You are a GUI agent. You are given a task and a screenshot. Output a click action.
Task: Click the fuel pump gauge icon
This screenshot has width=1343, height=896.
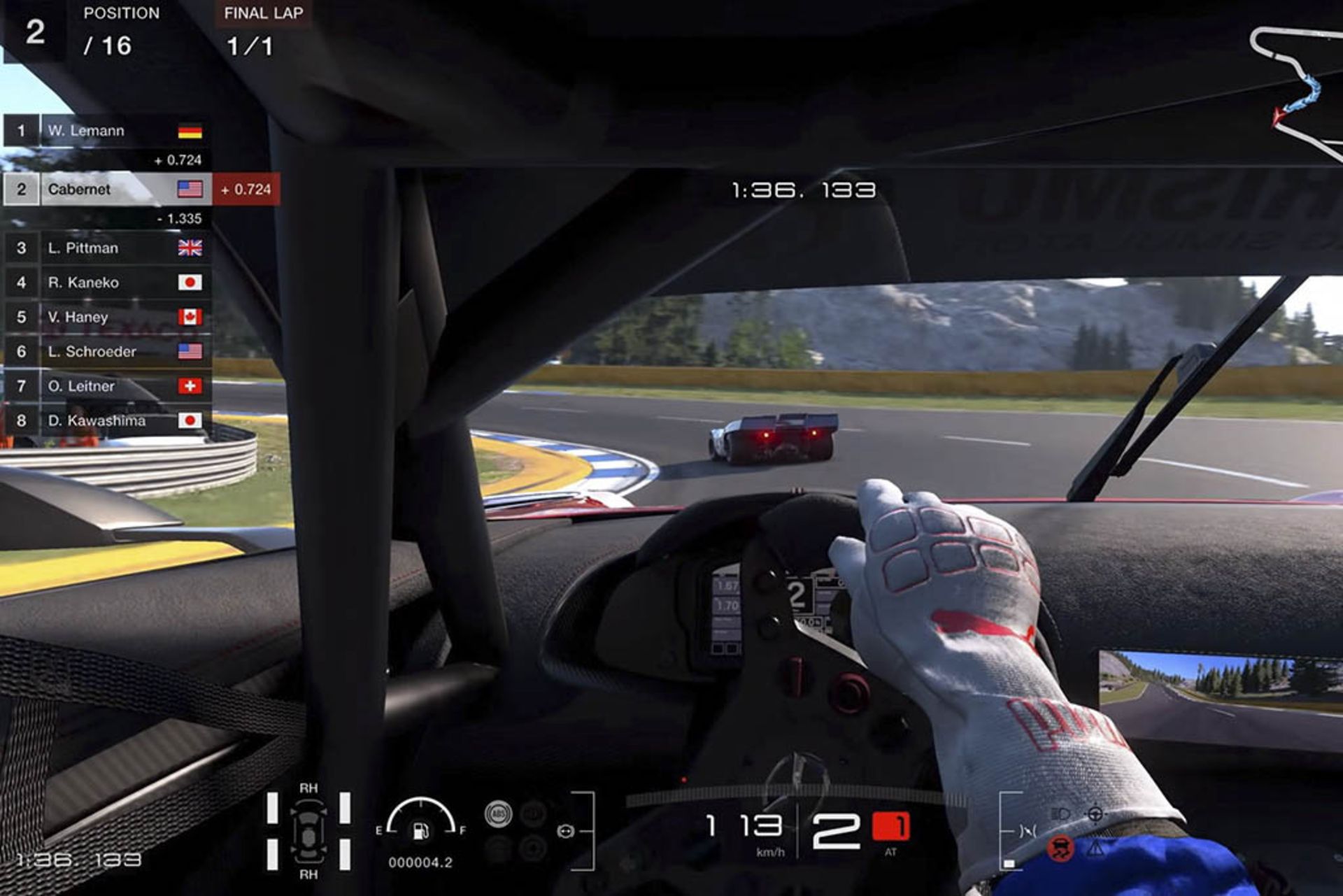point(421,830)
